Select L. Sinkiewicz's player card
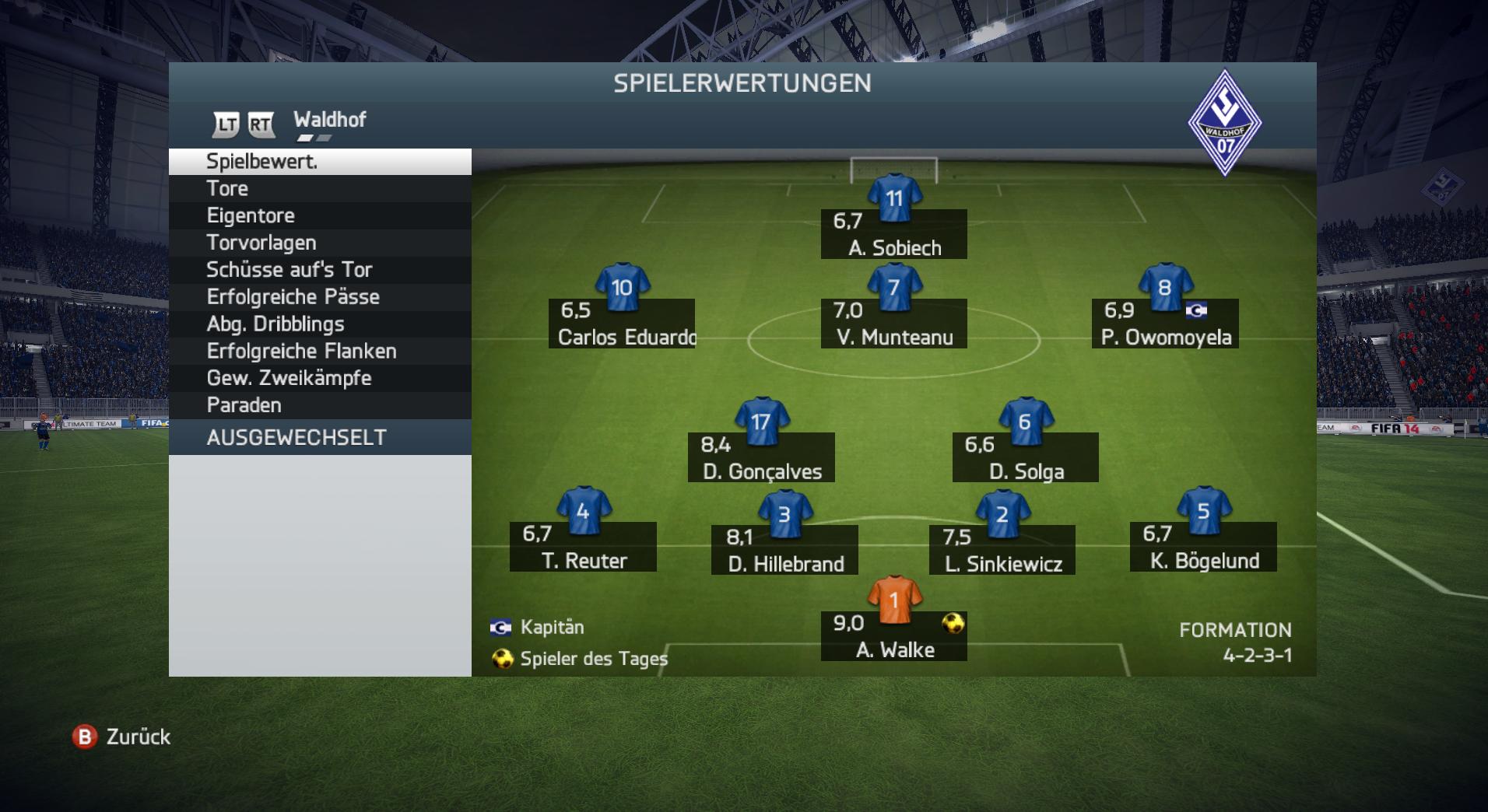 click(1002, 550)
